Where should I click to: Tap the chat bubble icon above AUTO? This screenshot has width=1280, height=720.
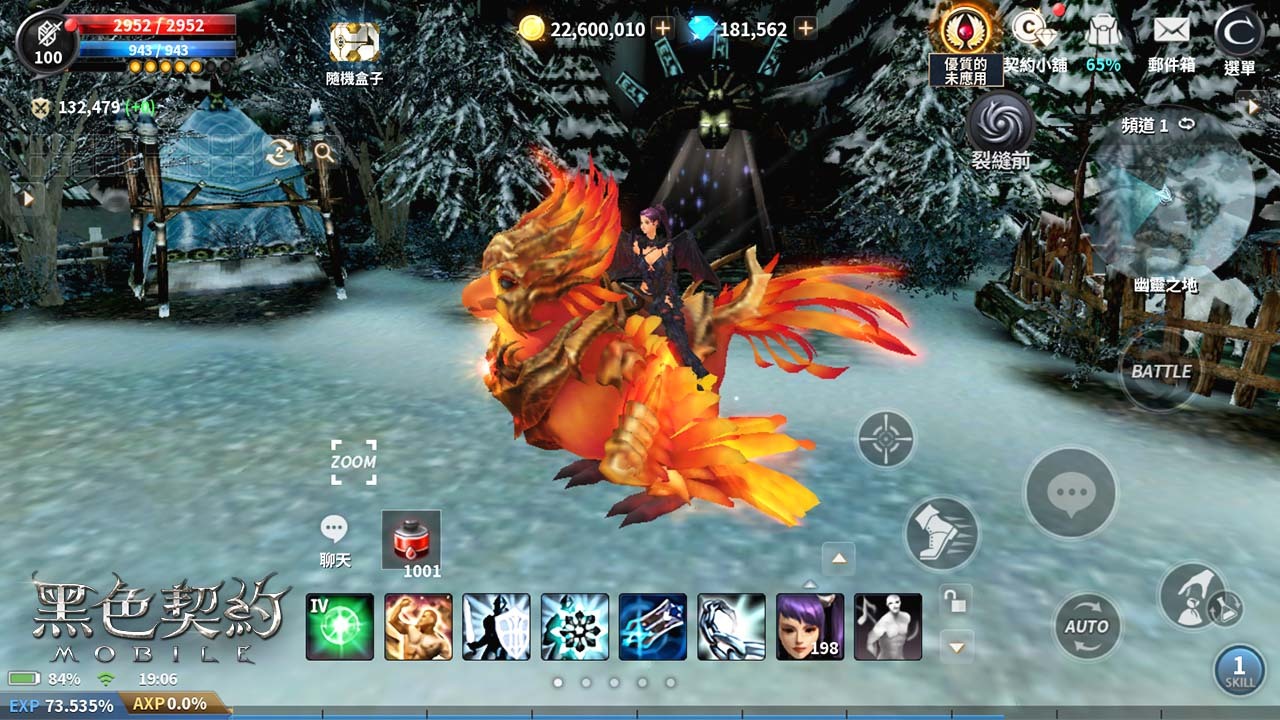pyautogui.click(x=1069, y=492)
